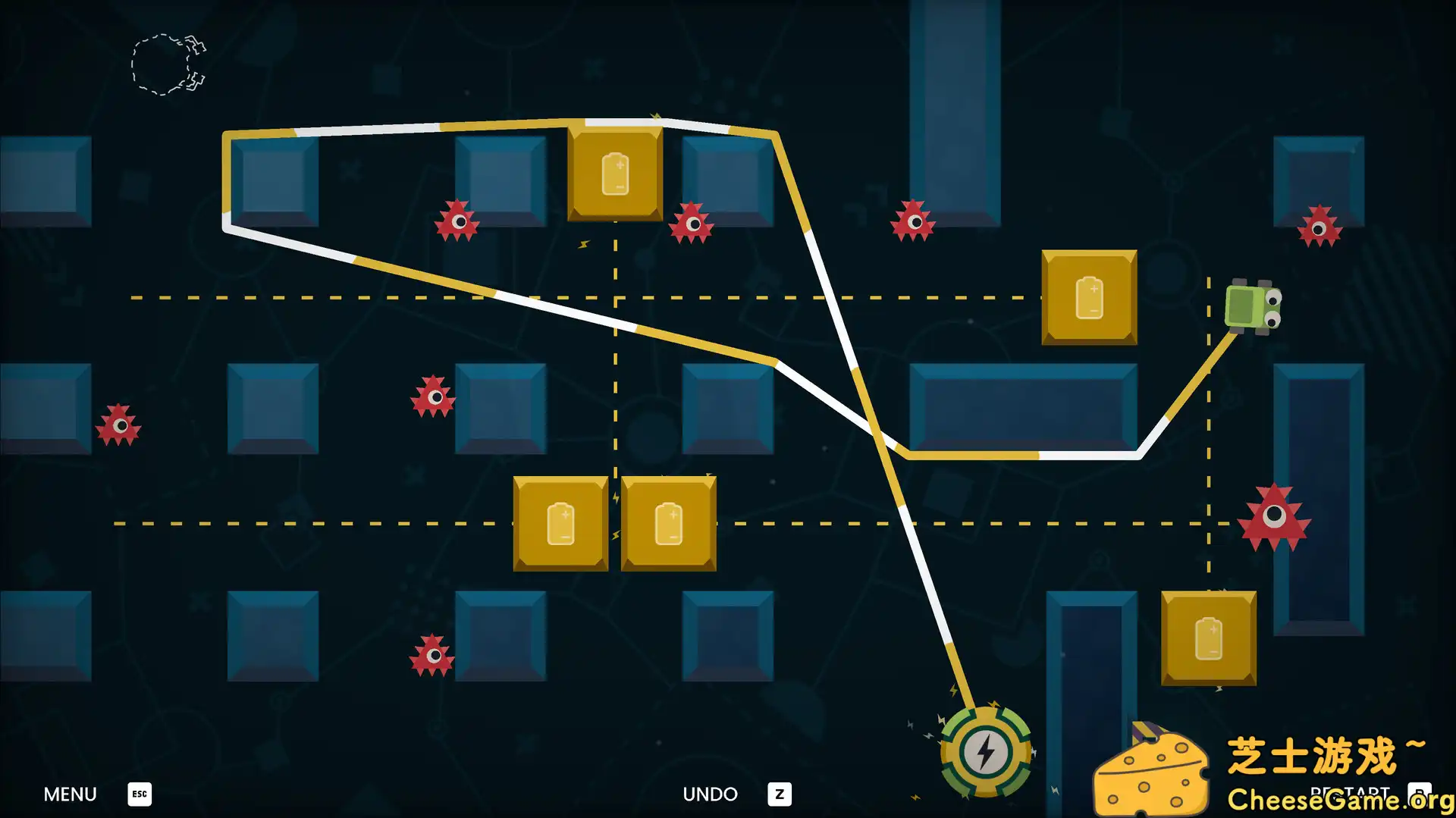Click the lightning charging station at the bottom
This screenshot has height=818, width=1456.
[x=984, y=751]
